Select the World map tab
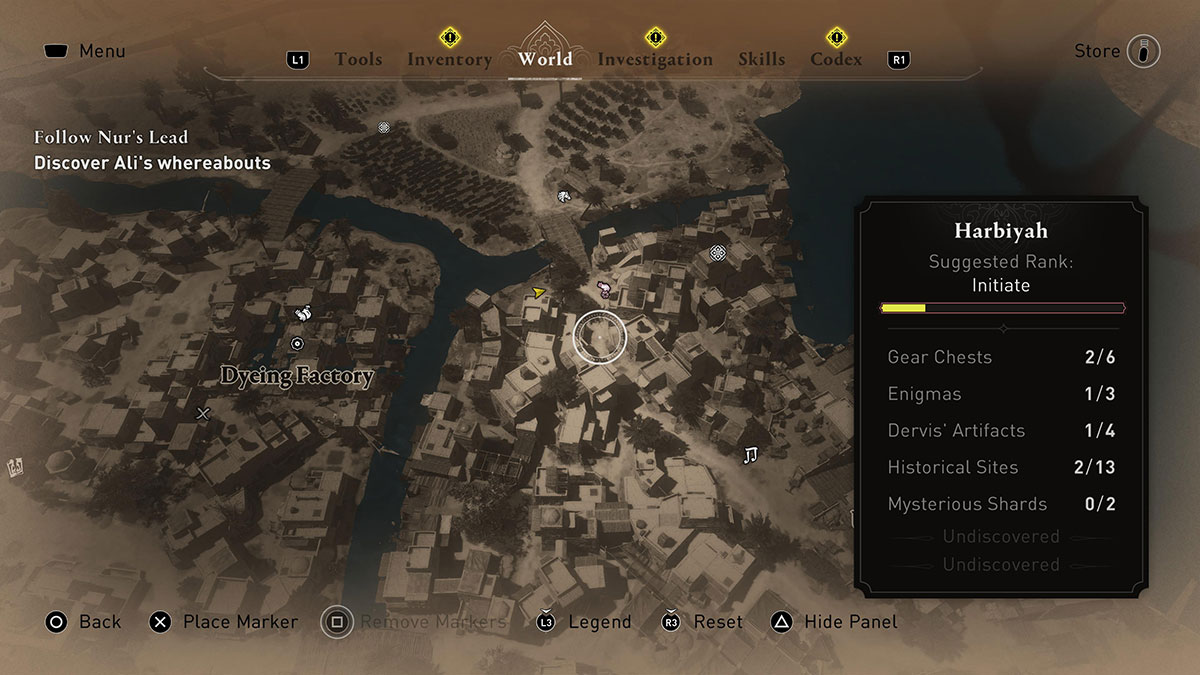The height and width of the screenshot is (675, 1200). (545, 59)
